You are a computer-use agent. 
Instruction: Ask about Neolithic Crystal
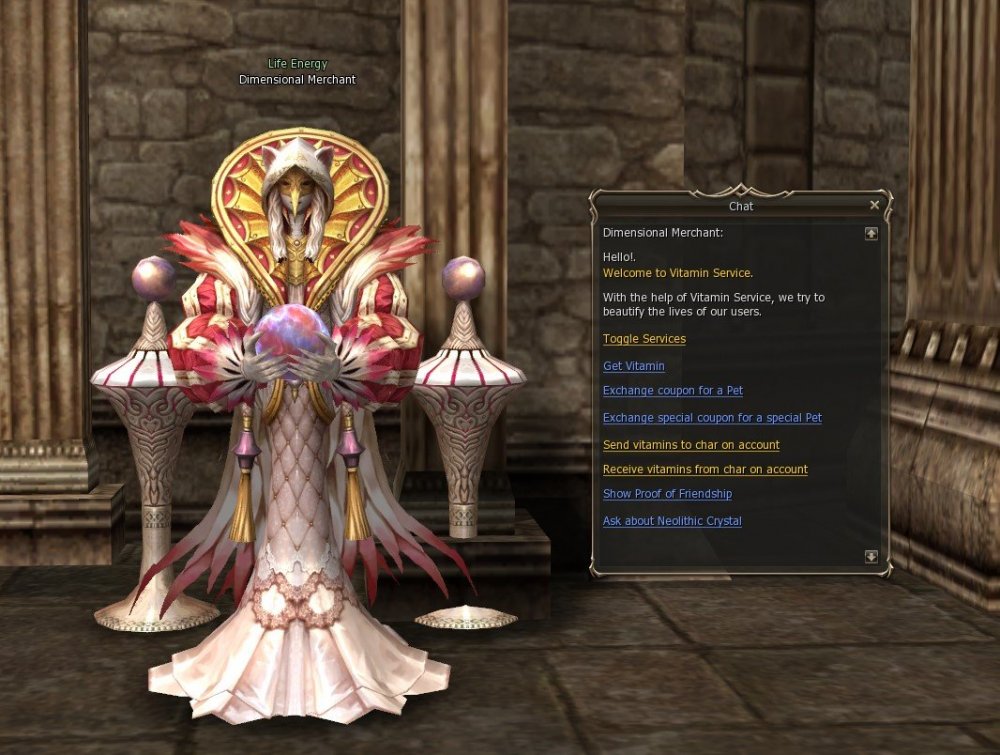(672, 521)
